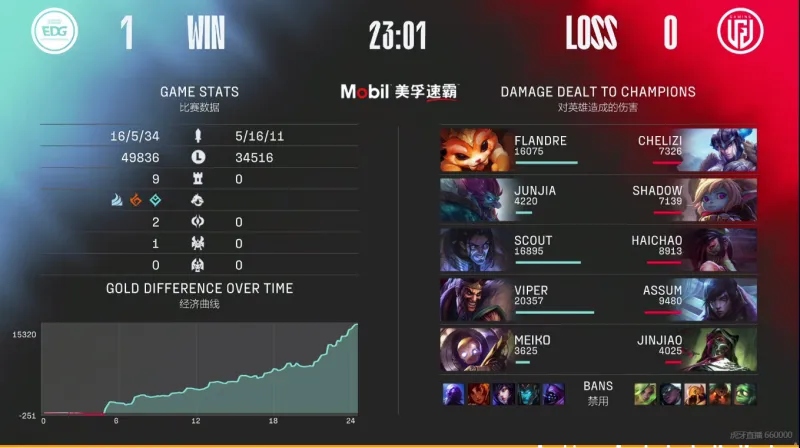
Task: Select Haichao's champion portrait
Action: coord(722,249)
